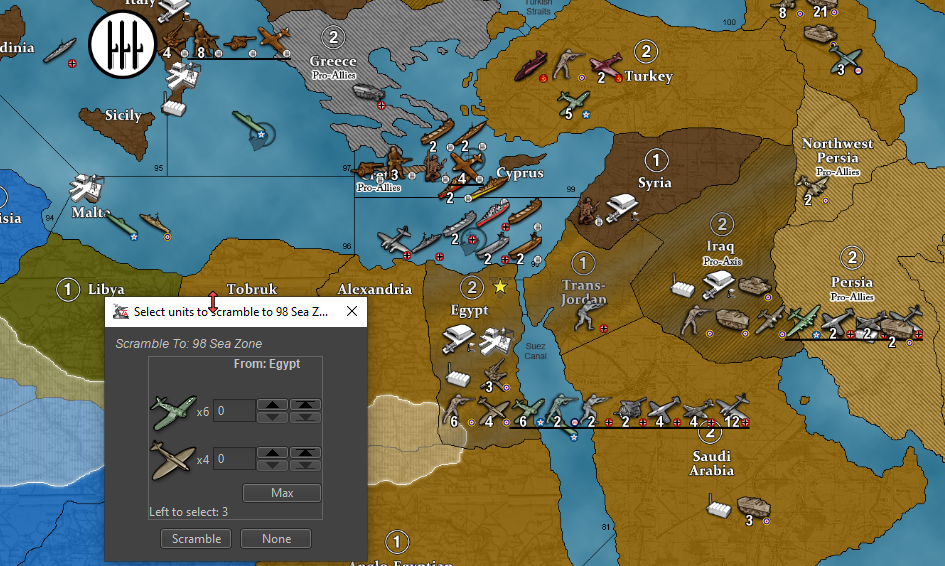The width and height of the screenshot is (945, 566).
Task: Focus the tan fighter quantity field
Action: pos(234,459)
